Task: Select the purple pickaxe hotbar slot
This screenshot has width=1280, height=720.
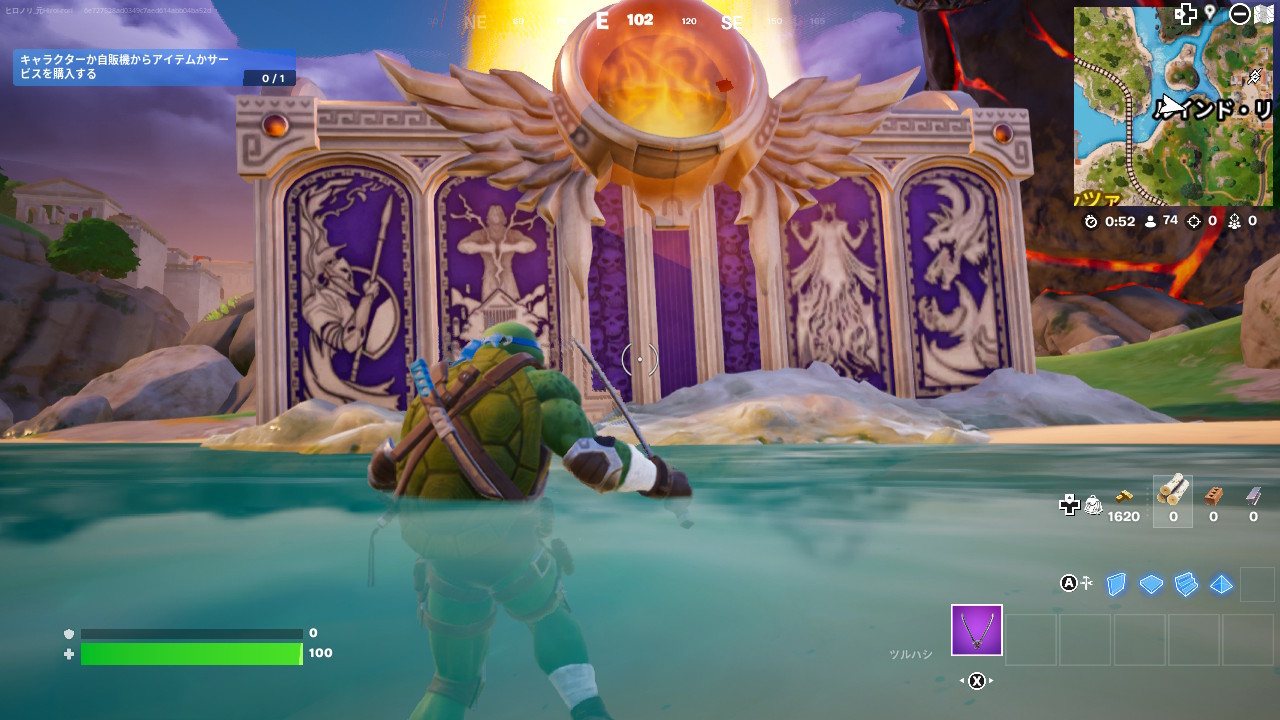Action: coord(976,631)
